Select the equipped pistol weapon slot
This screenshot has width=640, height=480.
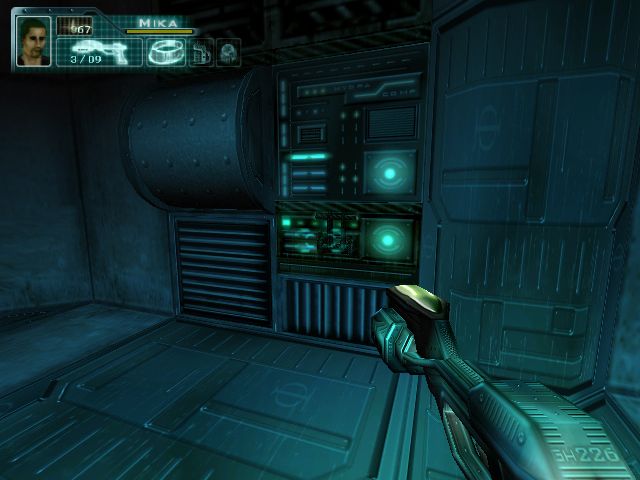(98, 52)
